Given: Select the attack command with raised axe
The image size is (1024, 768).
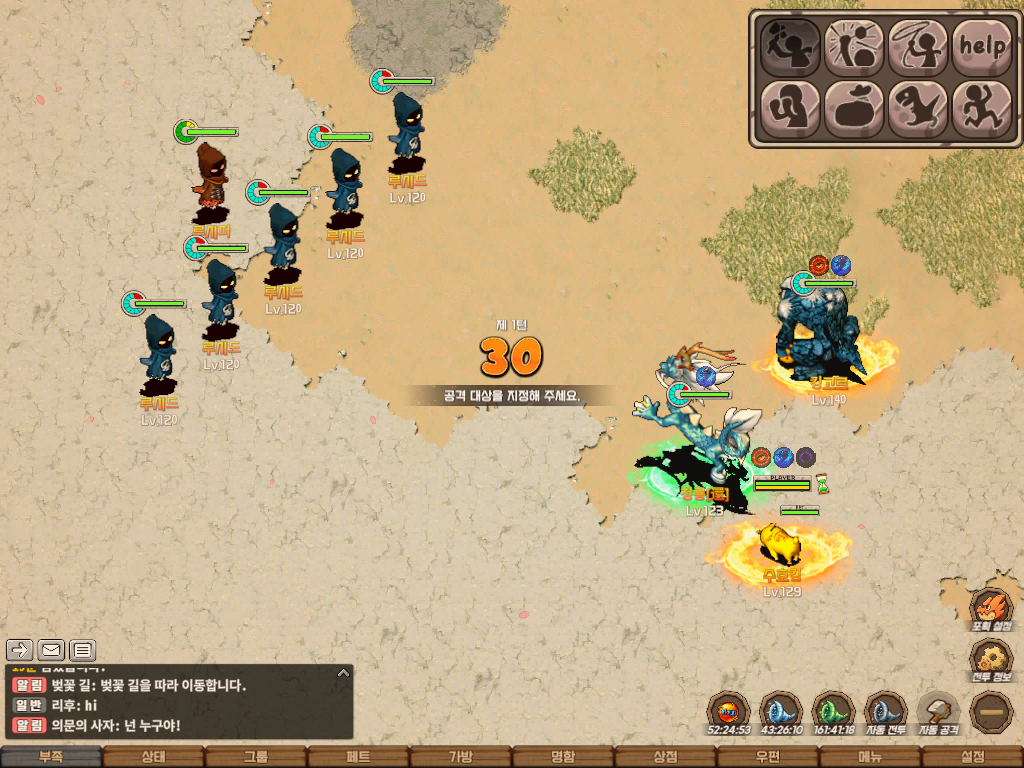Looking at the screenshot, I should click(790, 45).
